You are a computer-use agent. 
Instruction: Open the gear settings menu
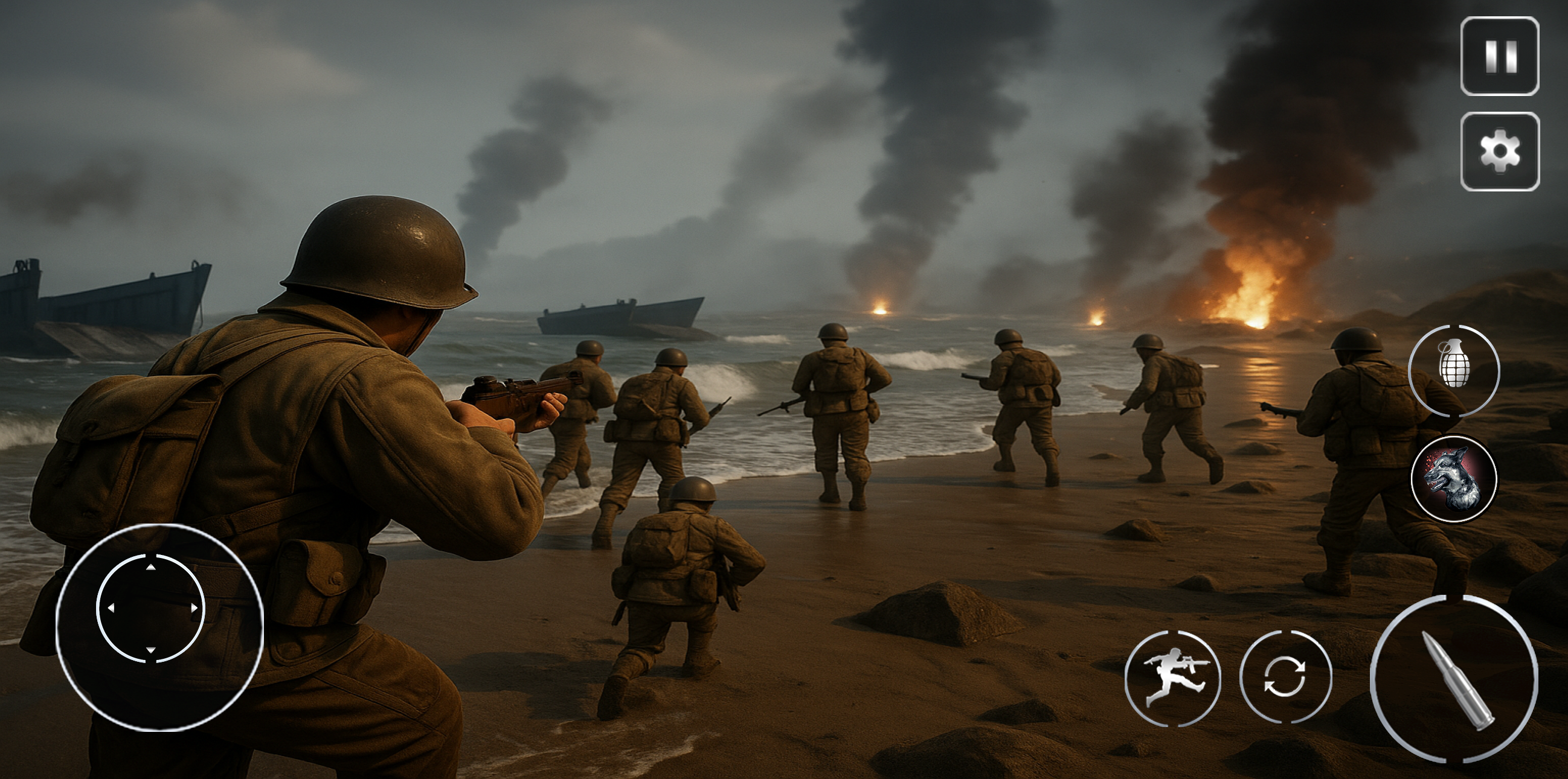pos(1499,152)
